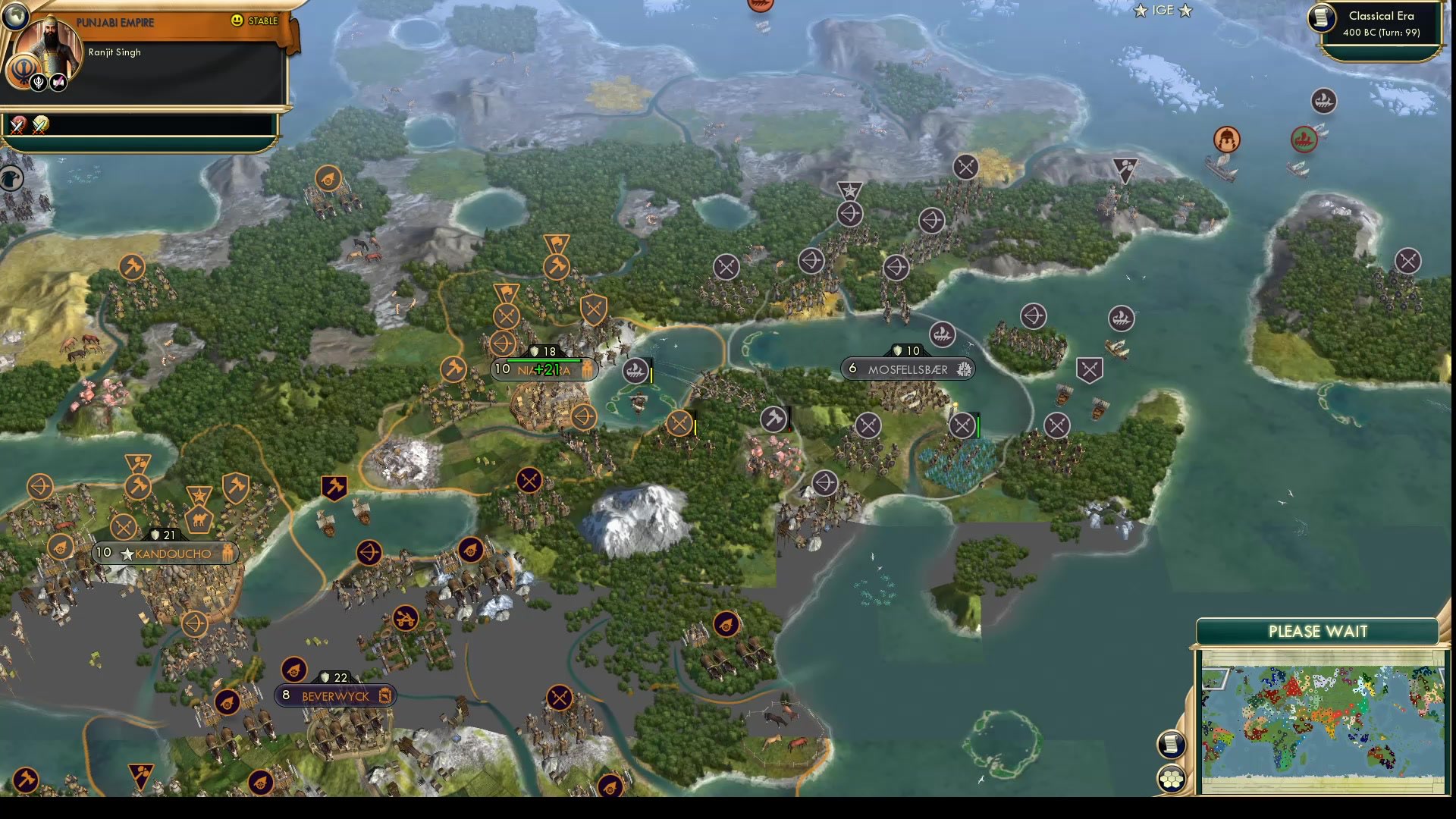Click the small faith icon below the religion symbol
This screenshot has width=1456, height=819.
point(38,83)
